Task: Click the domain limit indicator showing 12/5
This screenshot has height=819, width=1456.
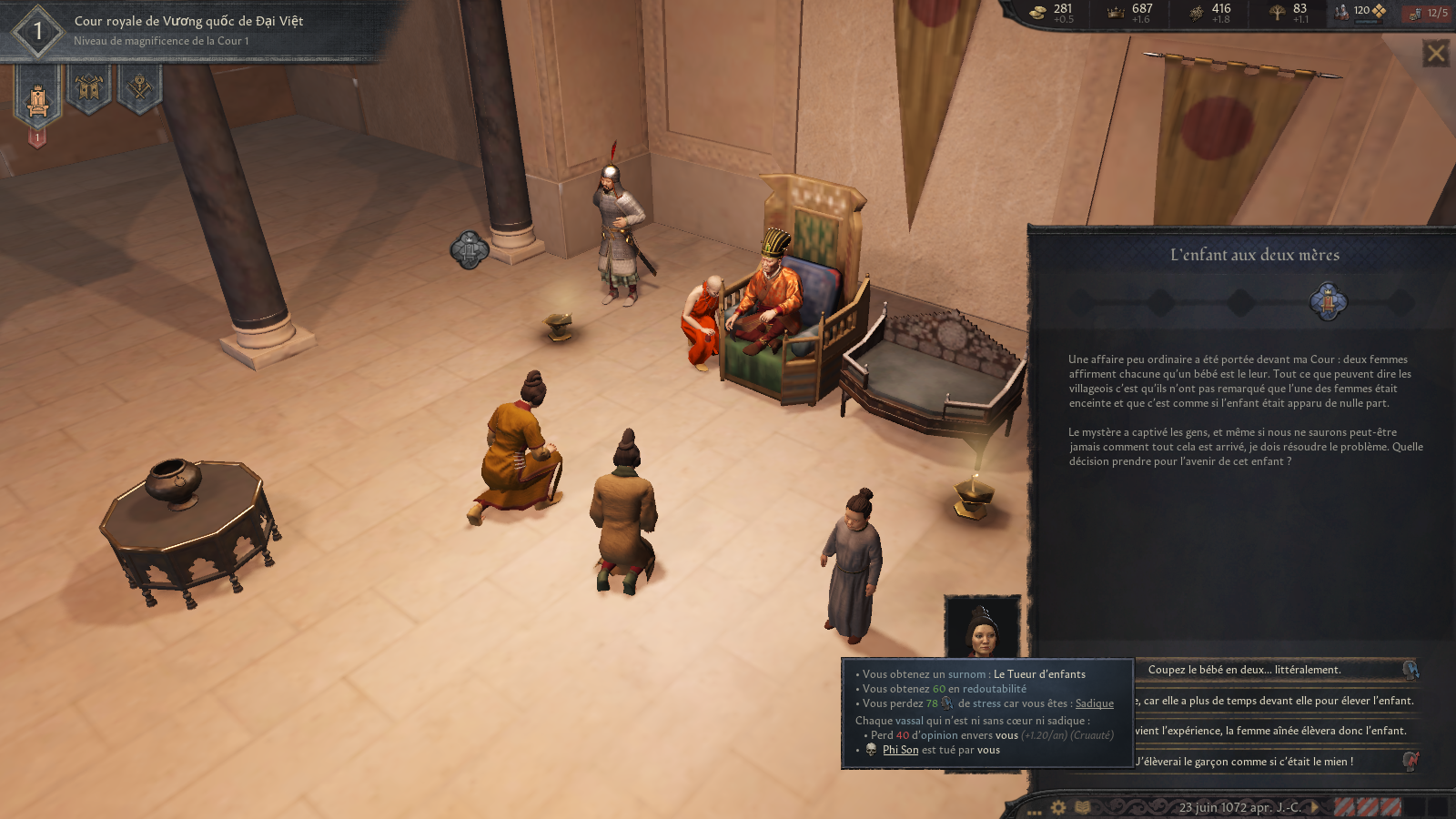Action: pos(1429,13)
